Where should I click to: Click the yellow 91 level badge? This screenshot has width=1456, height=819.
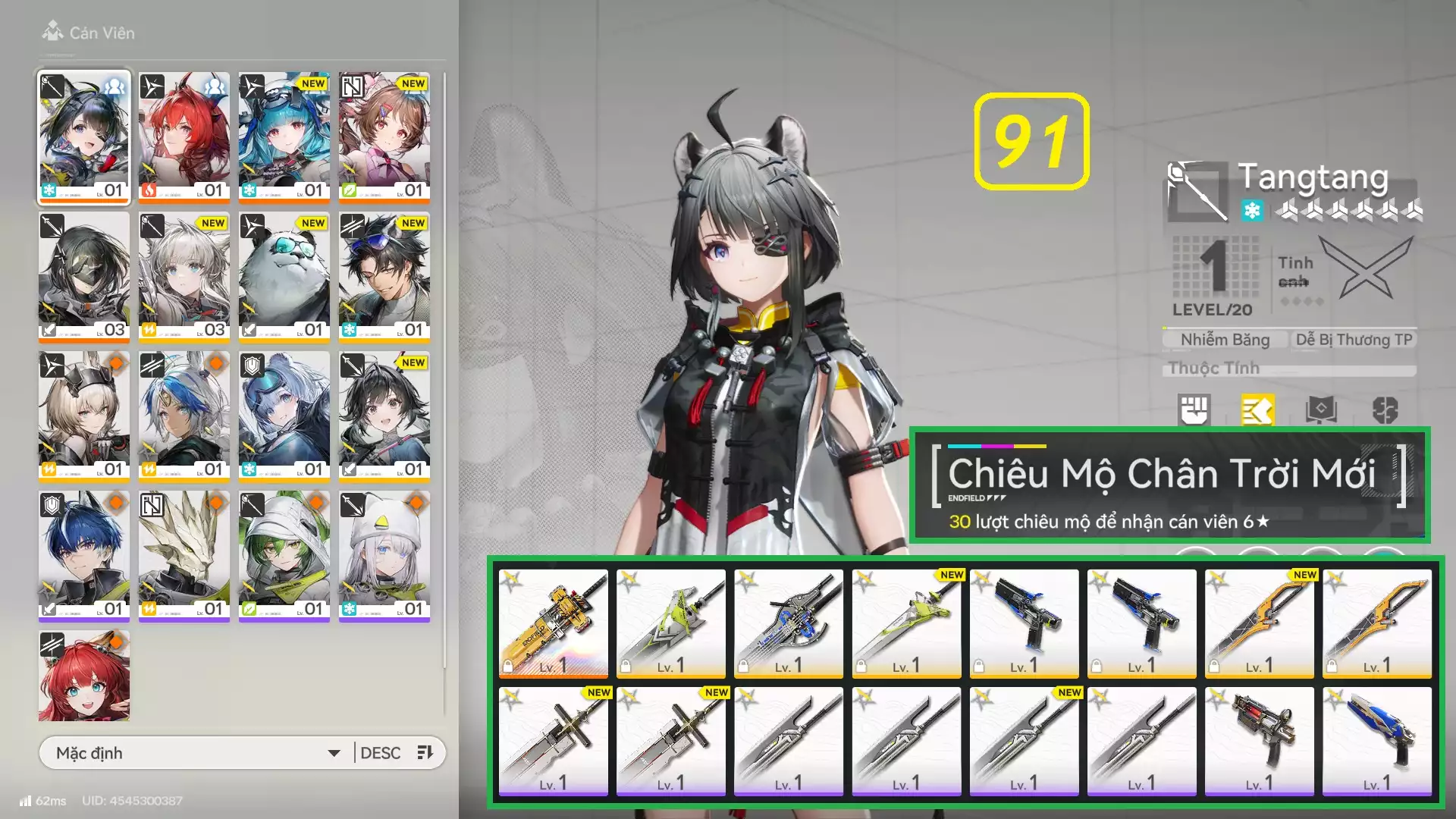[x=1030, y=140]
